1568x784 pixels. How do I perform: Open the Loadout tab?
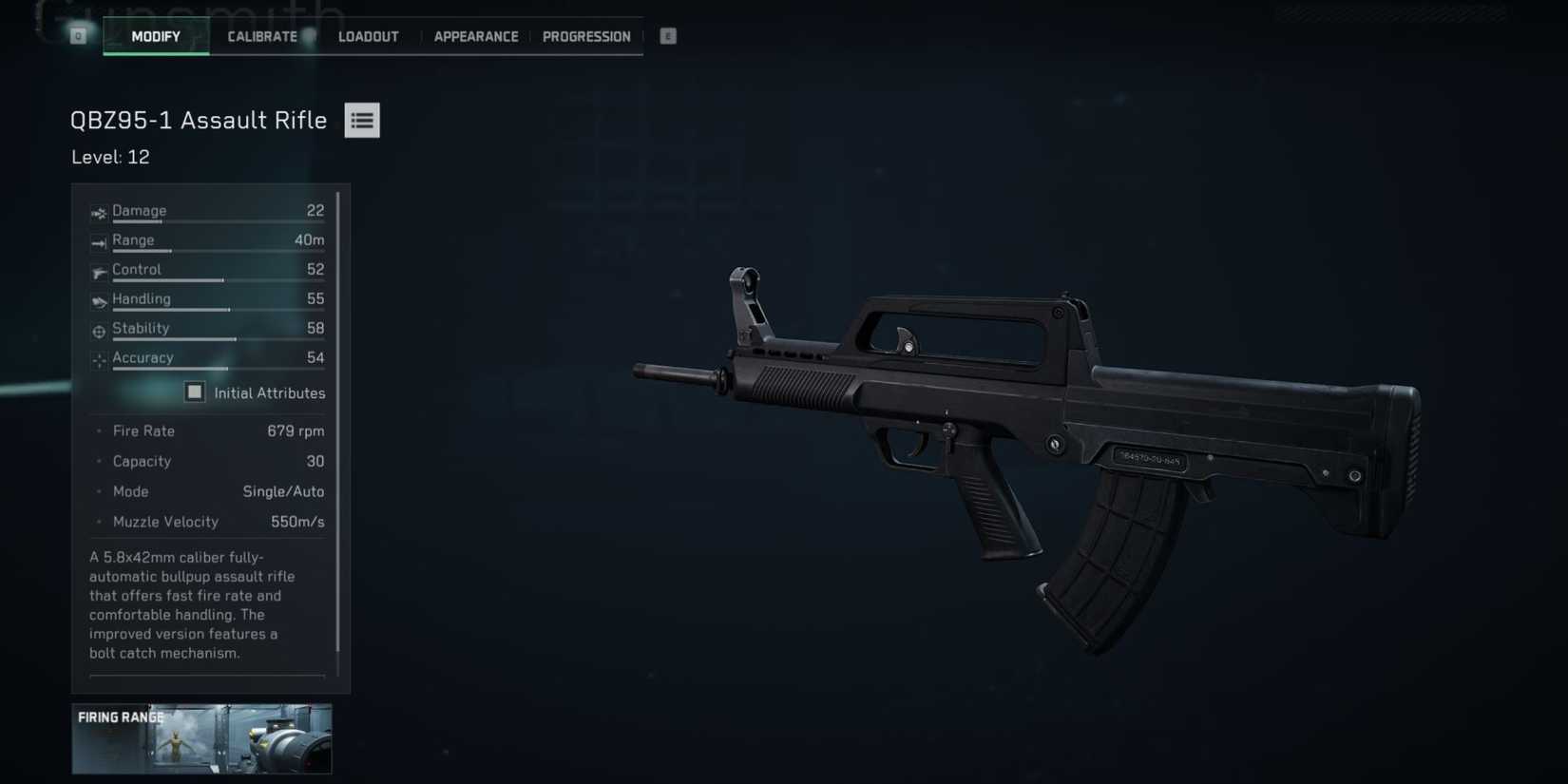point(368,36)
